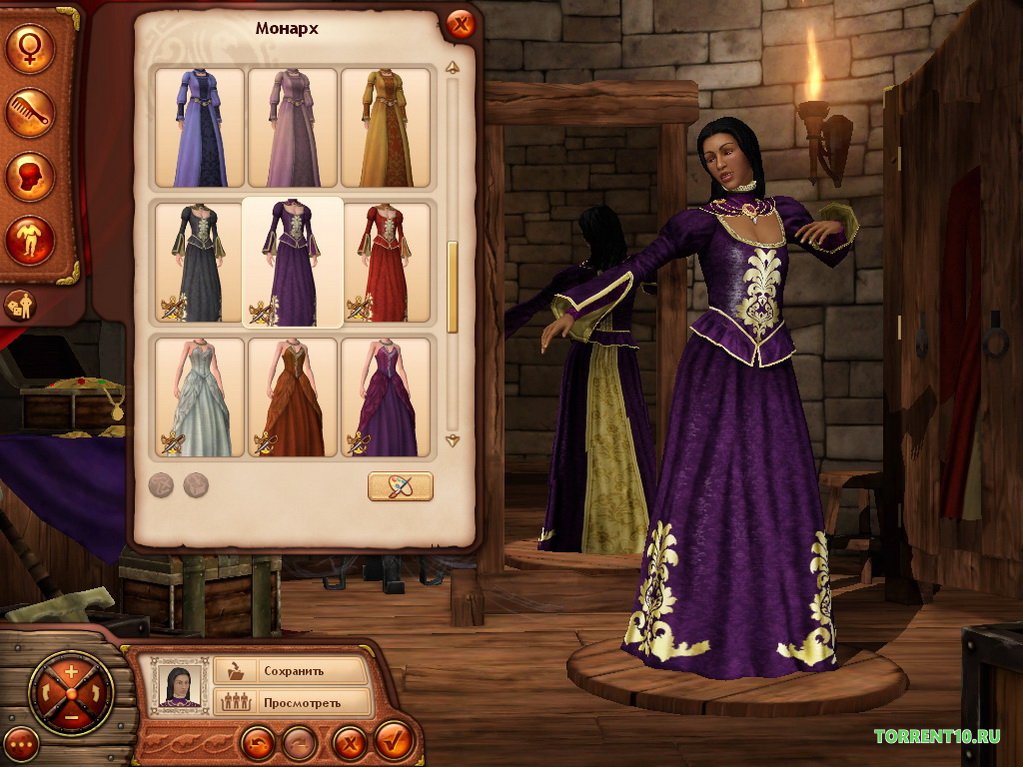This screenshot has width=1023, height=767.
Task: Select the golden yellow dress
Action: point(385,127)
